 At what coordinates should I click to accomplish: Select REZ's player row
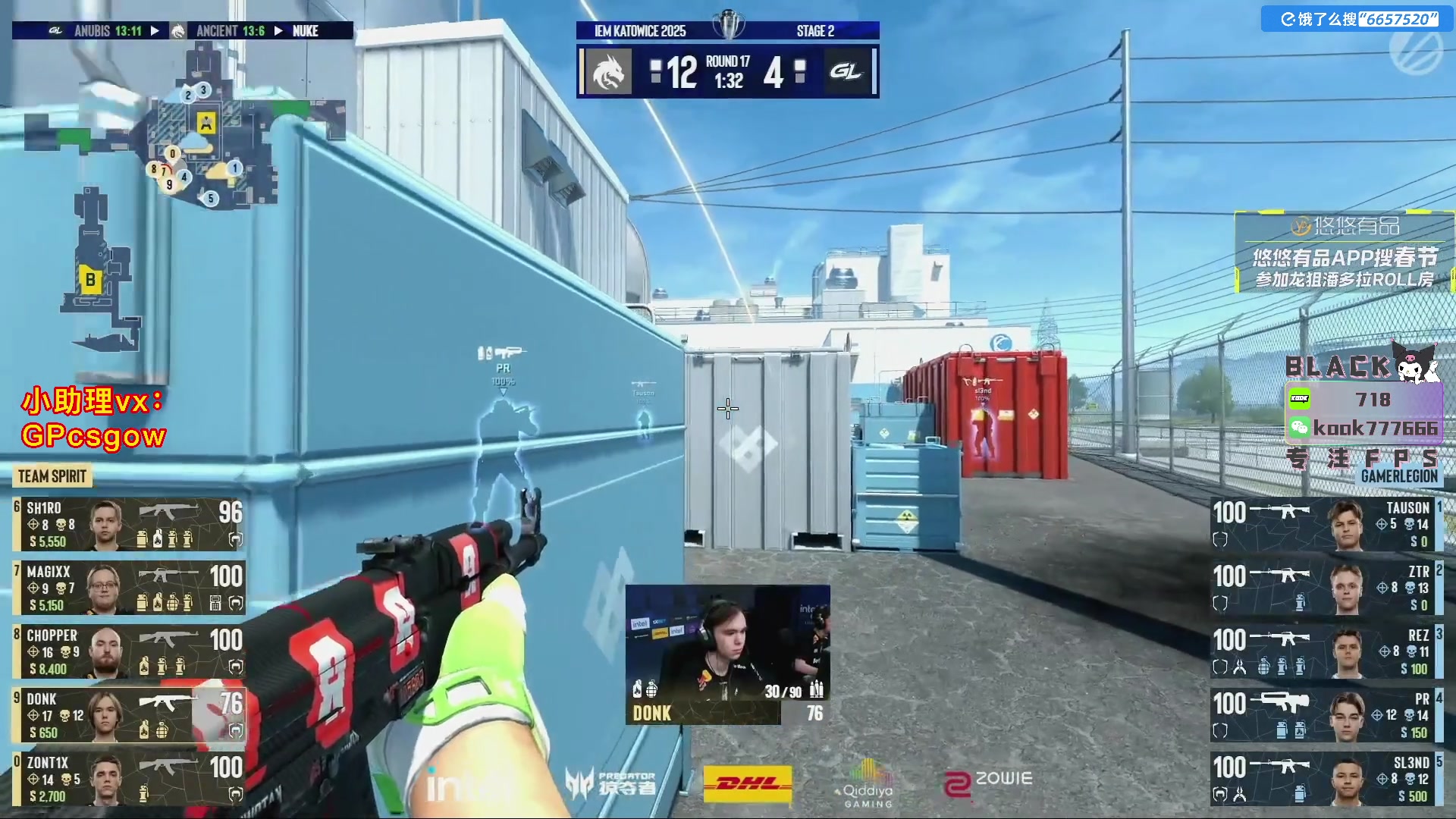click(1326, 651)
